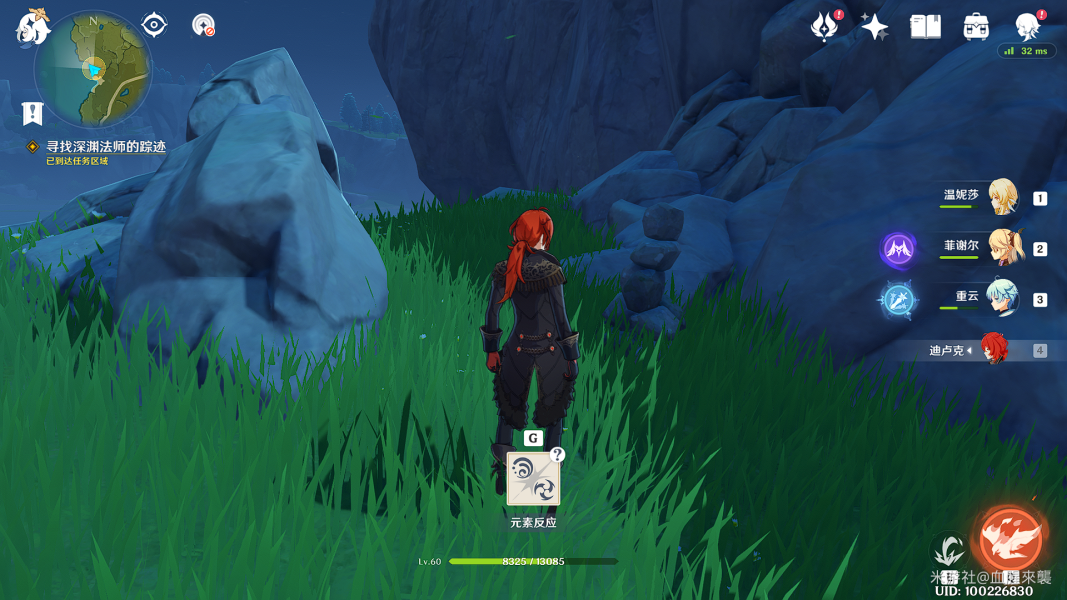This screenshot has width=1067, height=600.
Task: Switch to party member 菲谢尔
Action: (1002, 248)
